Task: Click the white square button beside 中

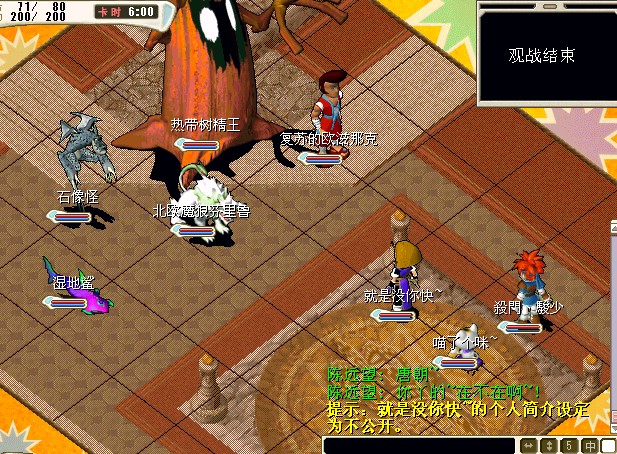Action: pyautogui.click(x=610, y=445)
